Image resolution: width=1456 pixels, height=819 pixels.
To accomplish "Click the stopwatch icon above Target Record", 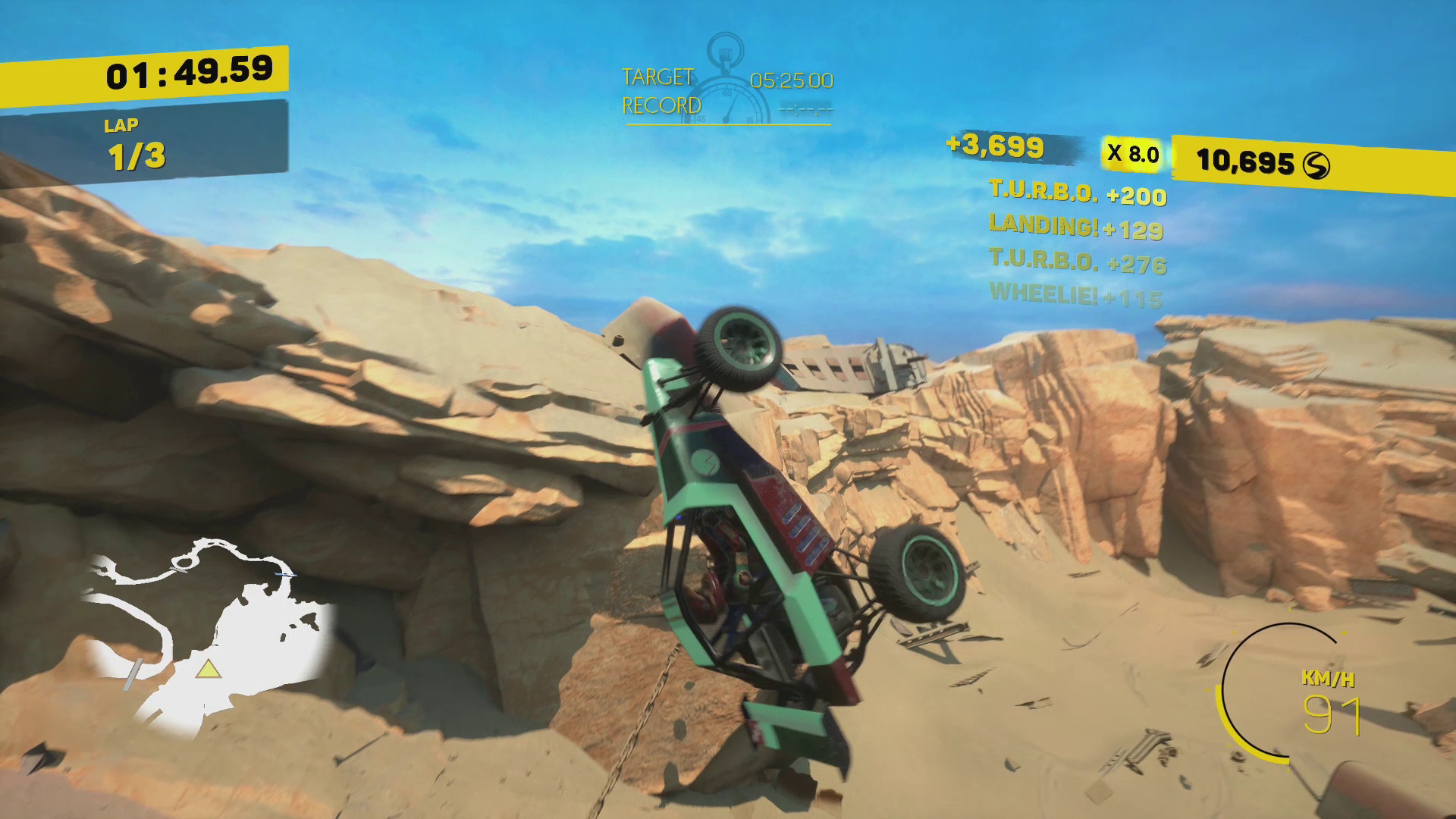I will pyautogui.click(x=726, y=59).
